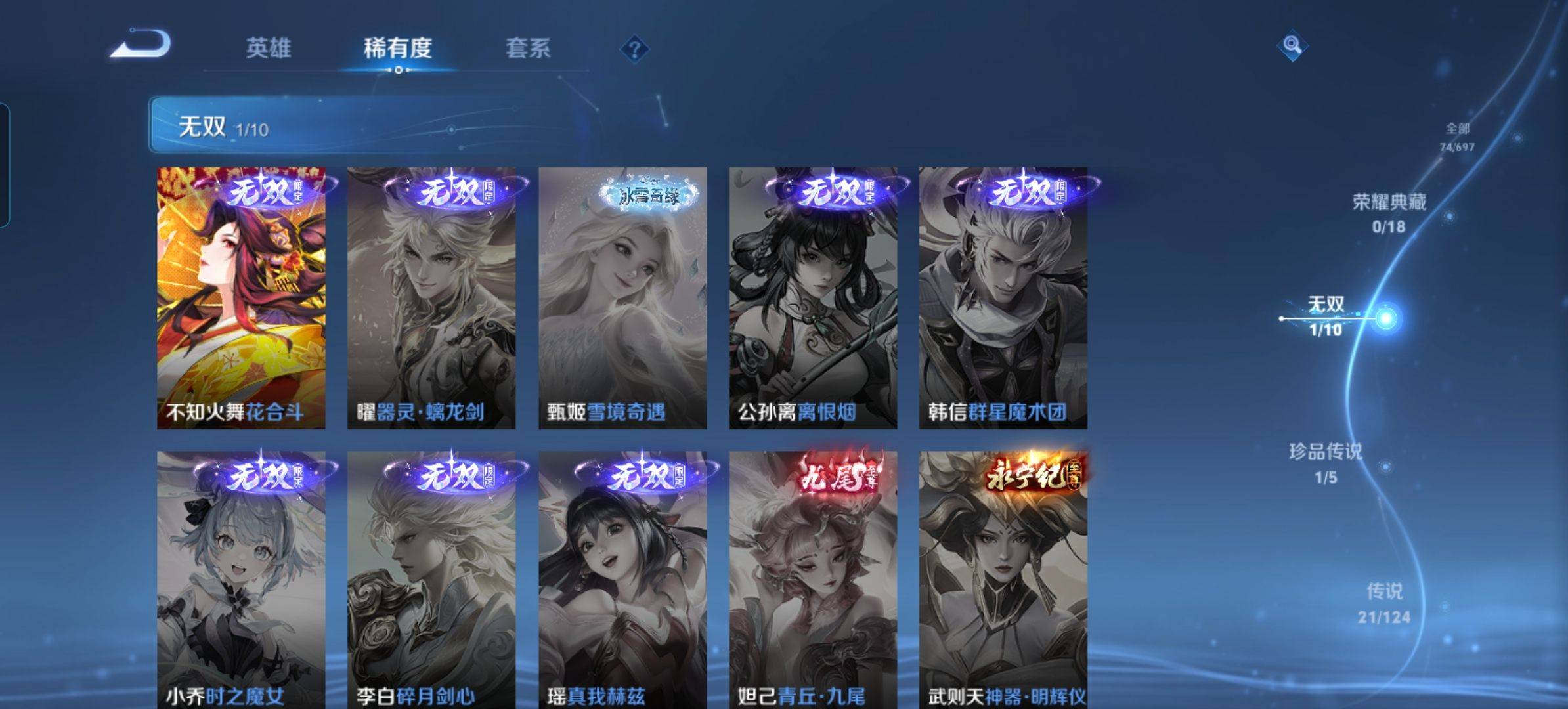Jump to the 珍品传说 rarity category

click(x=1325, y=463)
